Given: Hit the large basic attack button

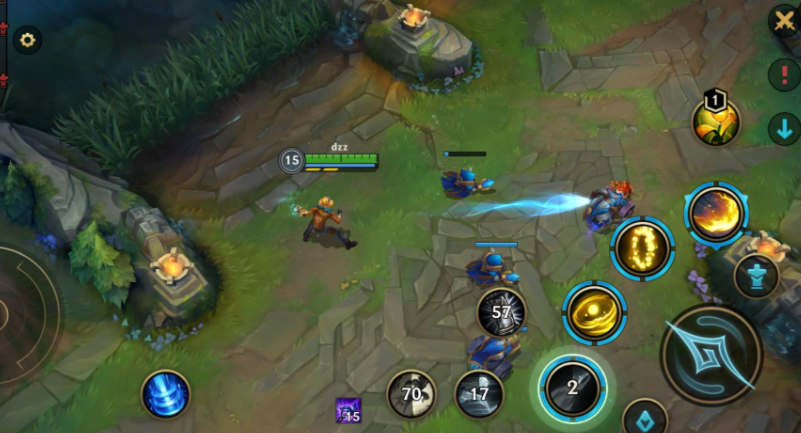Looking at the screenshot, I should tap(711, 354).
